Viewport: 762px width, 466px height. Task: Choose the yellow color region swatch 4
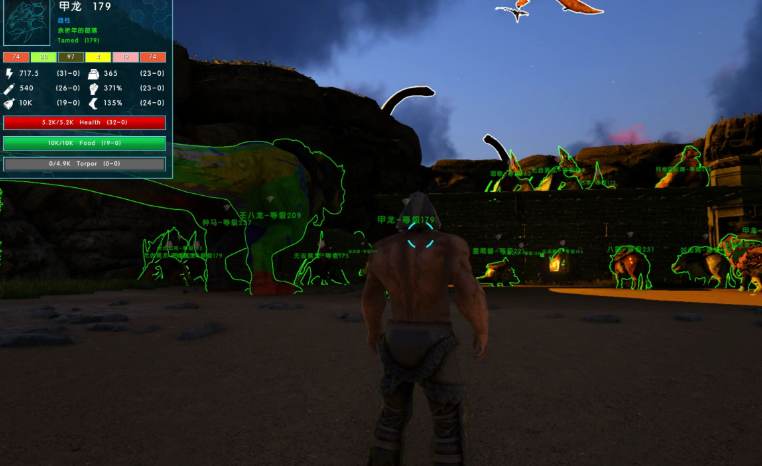[97, 57]
